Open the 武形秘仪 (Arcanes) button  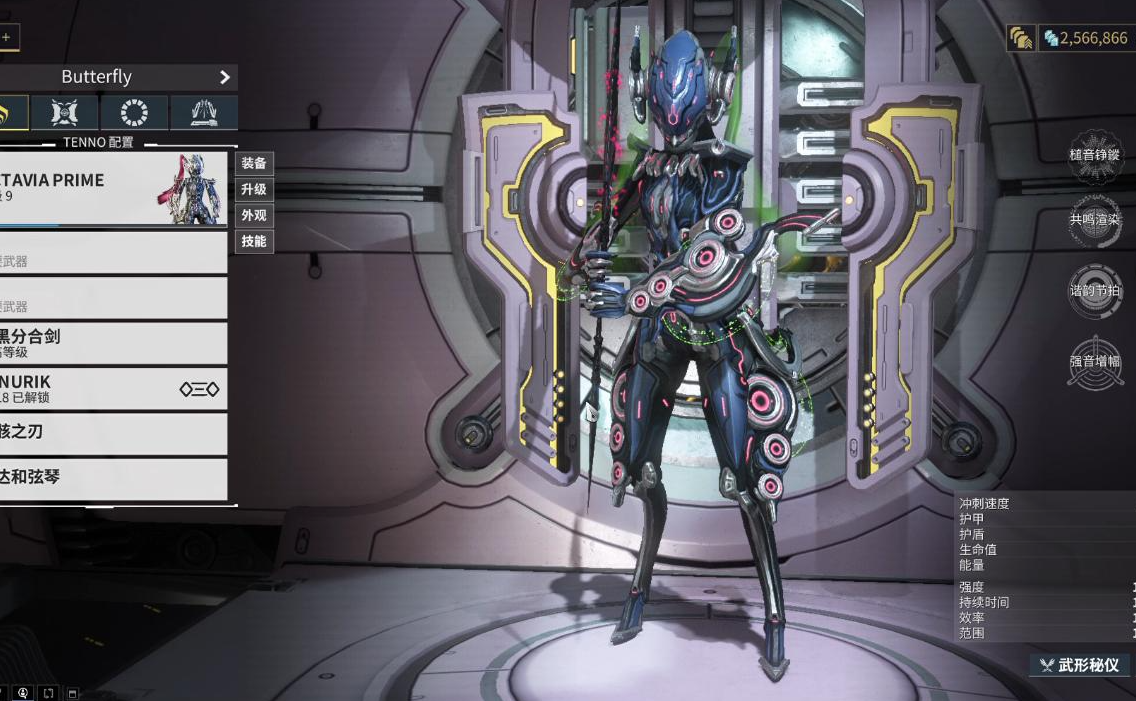pyautogui.click(x=1083, y=665)
